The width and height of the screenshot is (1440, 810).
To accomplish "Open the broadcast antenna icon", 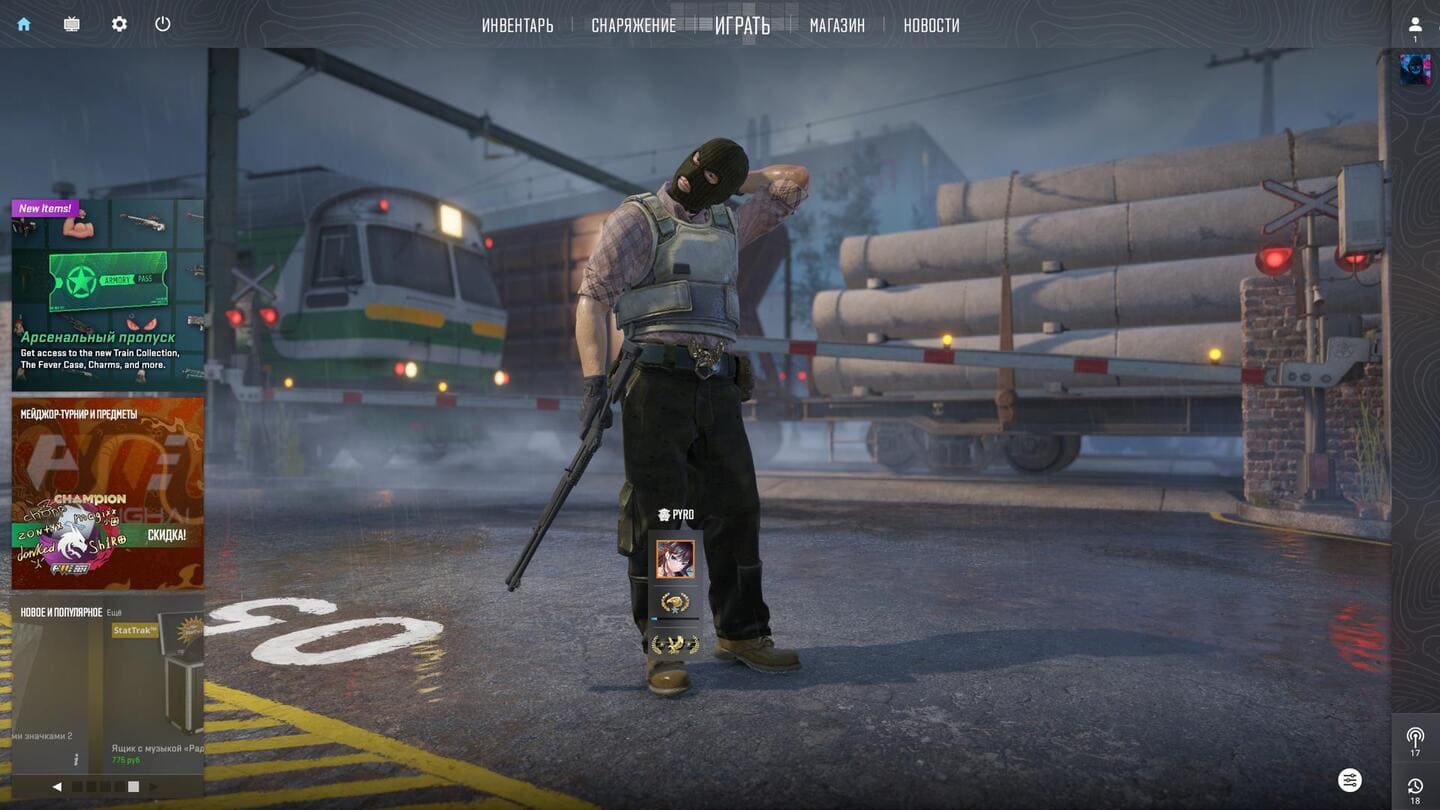I will point(1415,738).
